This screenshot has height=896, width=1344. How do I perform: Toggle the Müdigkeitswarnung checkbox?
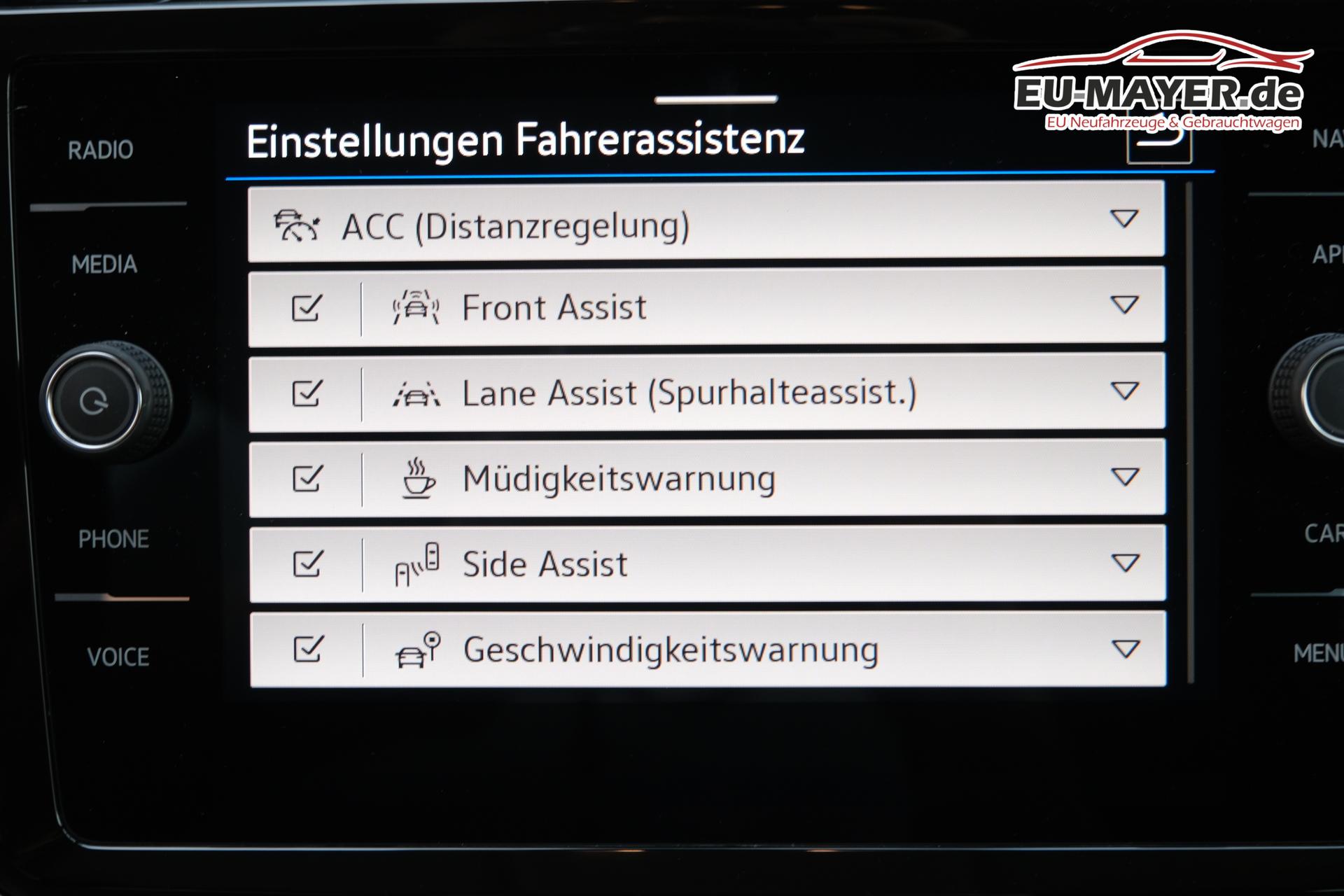coord(307,479)
